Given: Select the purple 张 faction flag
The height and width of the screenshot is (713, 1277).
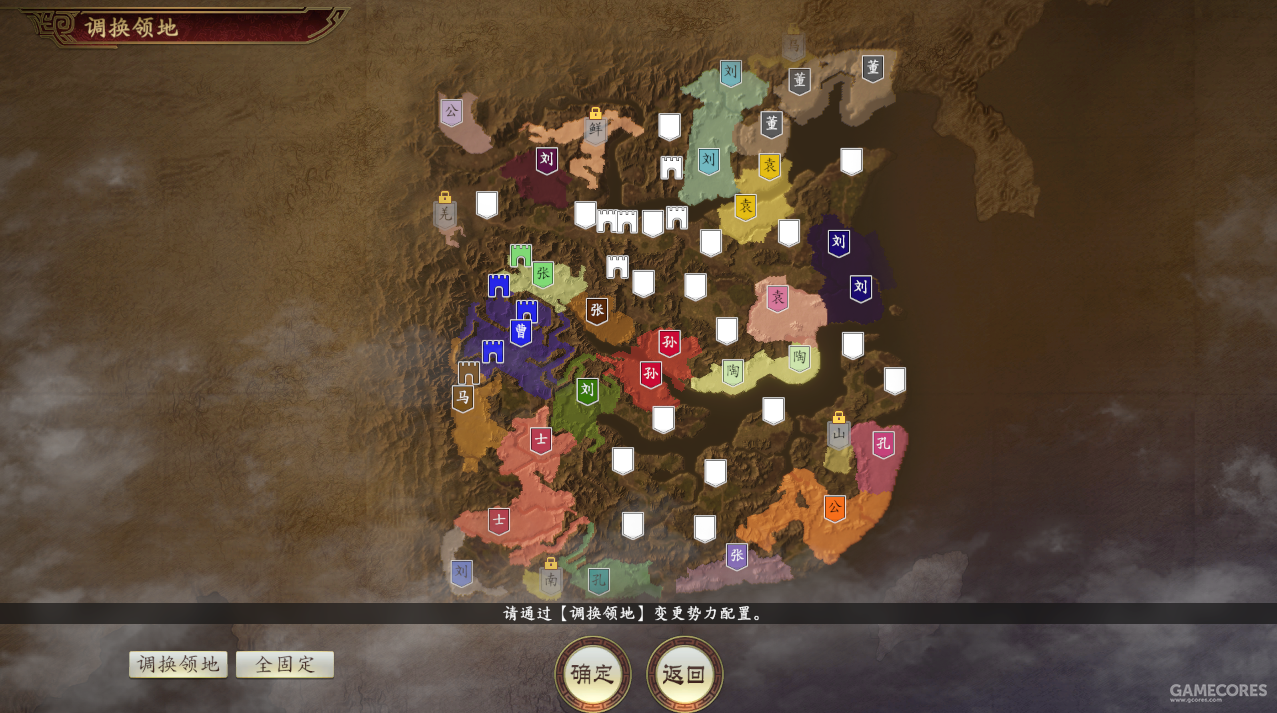Looking at the screenshot, I should pyautogui.click(x=737, y=556).
